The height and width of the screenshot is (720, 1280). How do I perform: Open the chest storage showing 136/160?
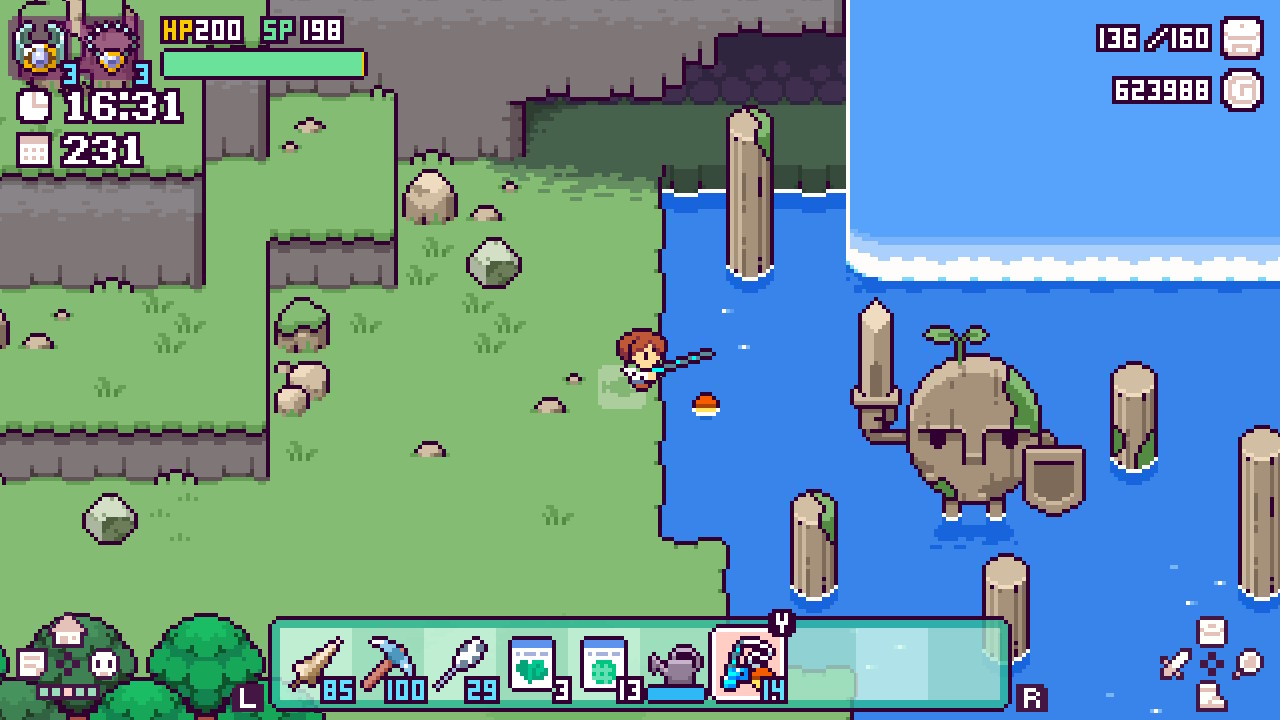tap(1243, 38)
